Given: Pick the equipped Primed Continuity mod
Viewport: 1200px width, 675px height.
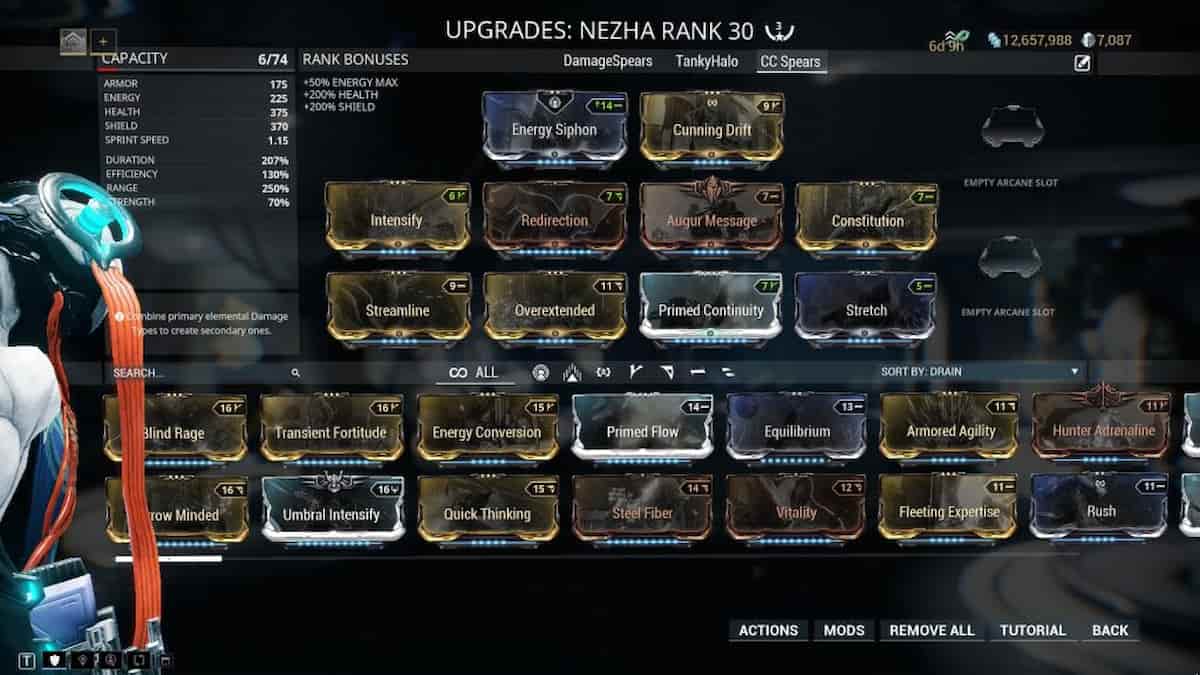Looking at the screenshot, I should (710, 310).
